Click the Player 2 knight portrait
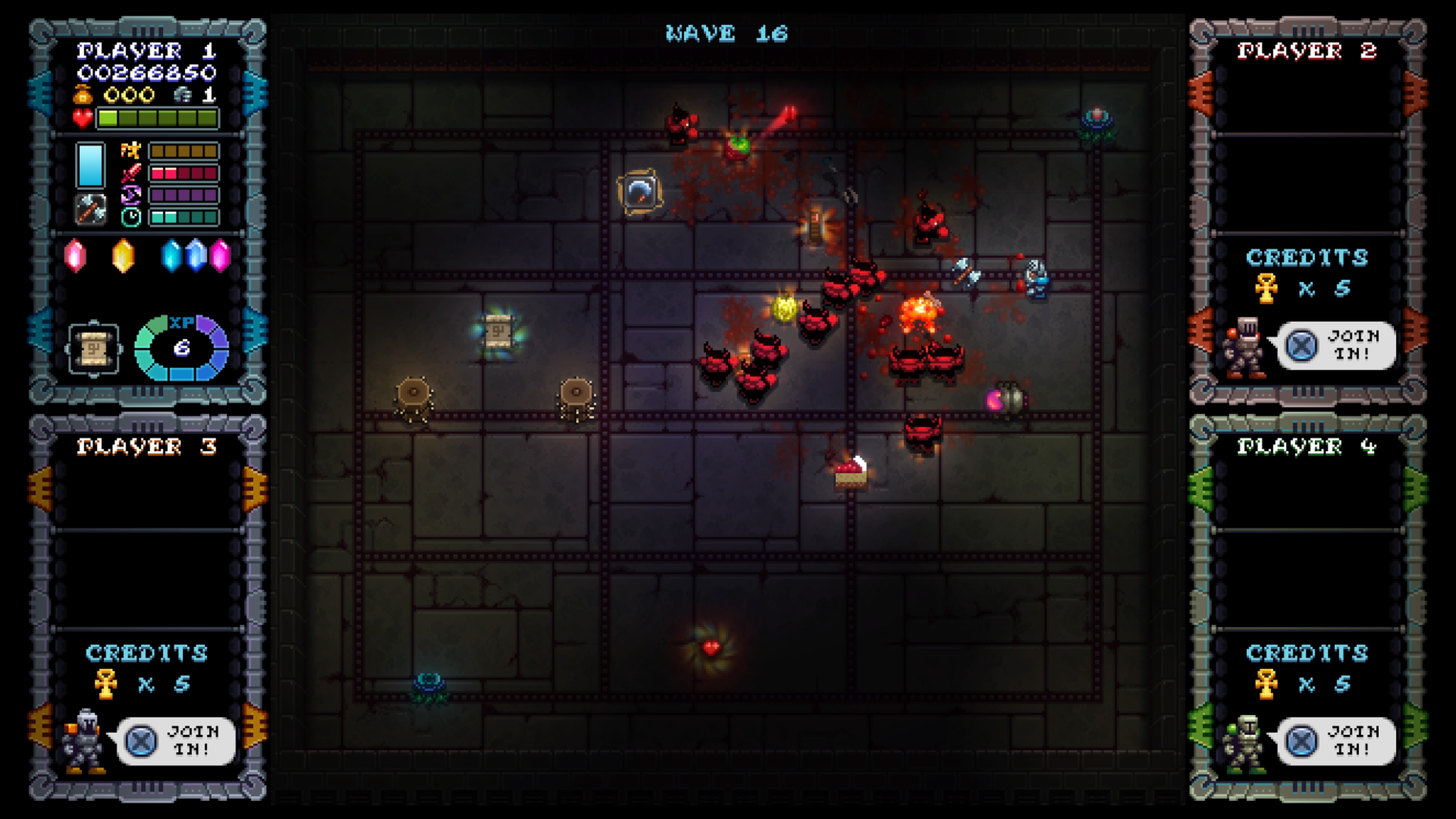The height and width of the screenshot is (819, 1456). (1244, 348)
